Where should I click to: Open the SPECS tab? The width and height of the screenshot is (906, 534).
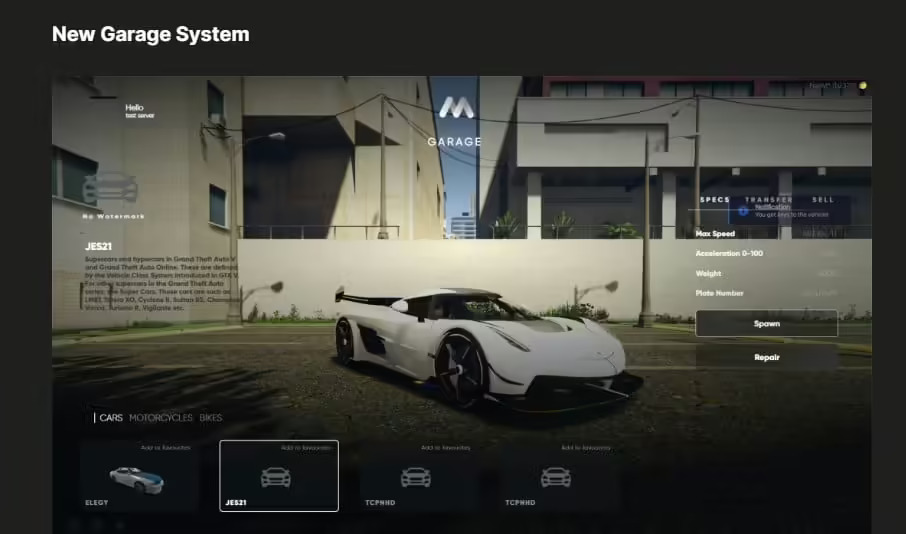point(714,200)
